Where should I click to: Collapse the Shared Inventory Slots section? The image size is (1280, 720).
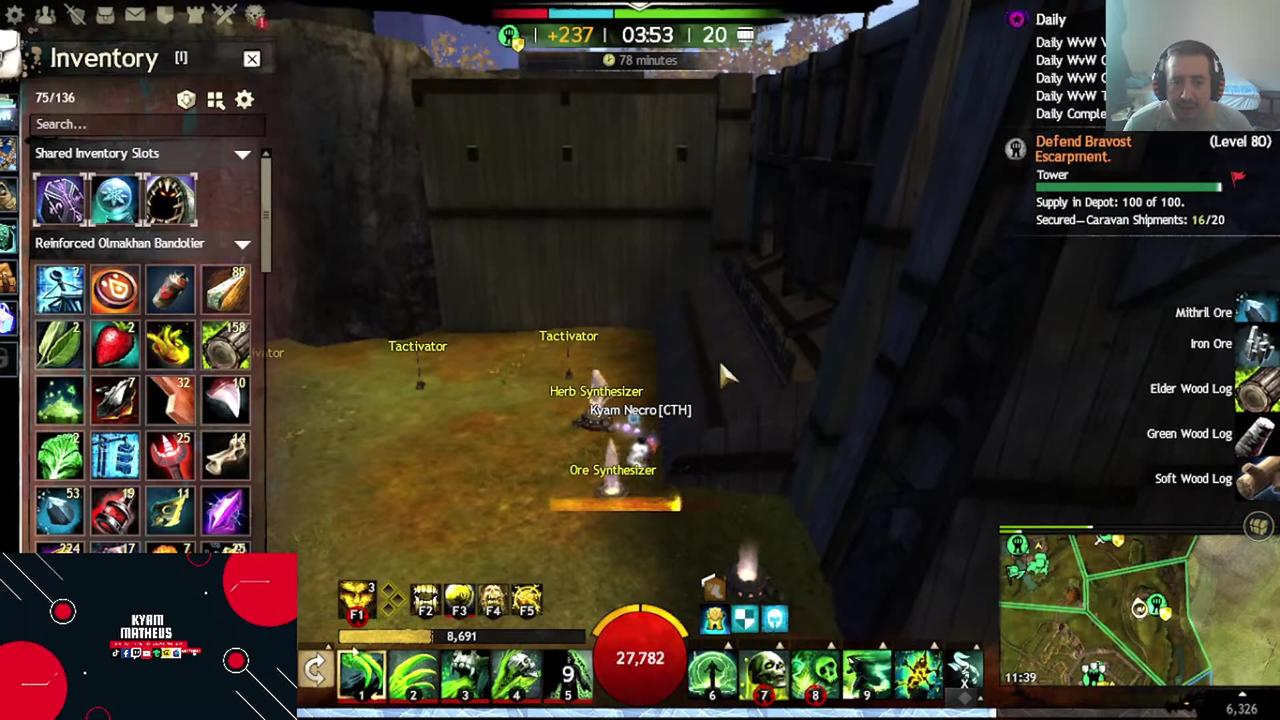pos(243,153)
